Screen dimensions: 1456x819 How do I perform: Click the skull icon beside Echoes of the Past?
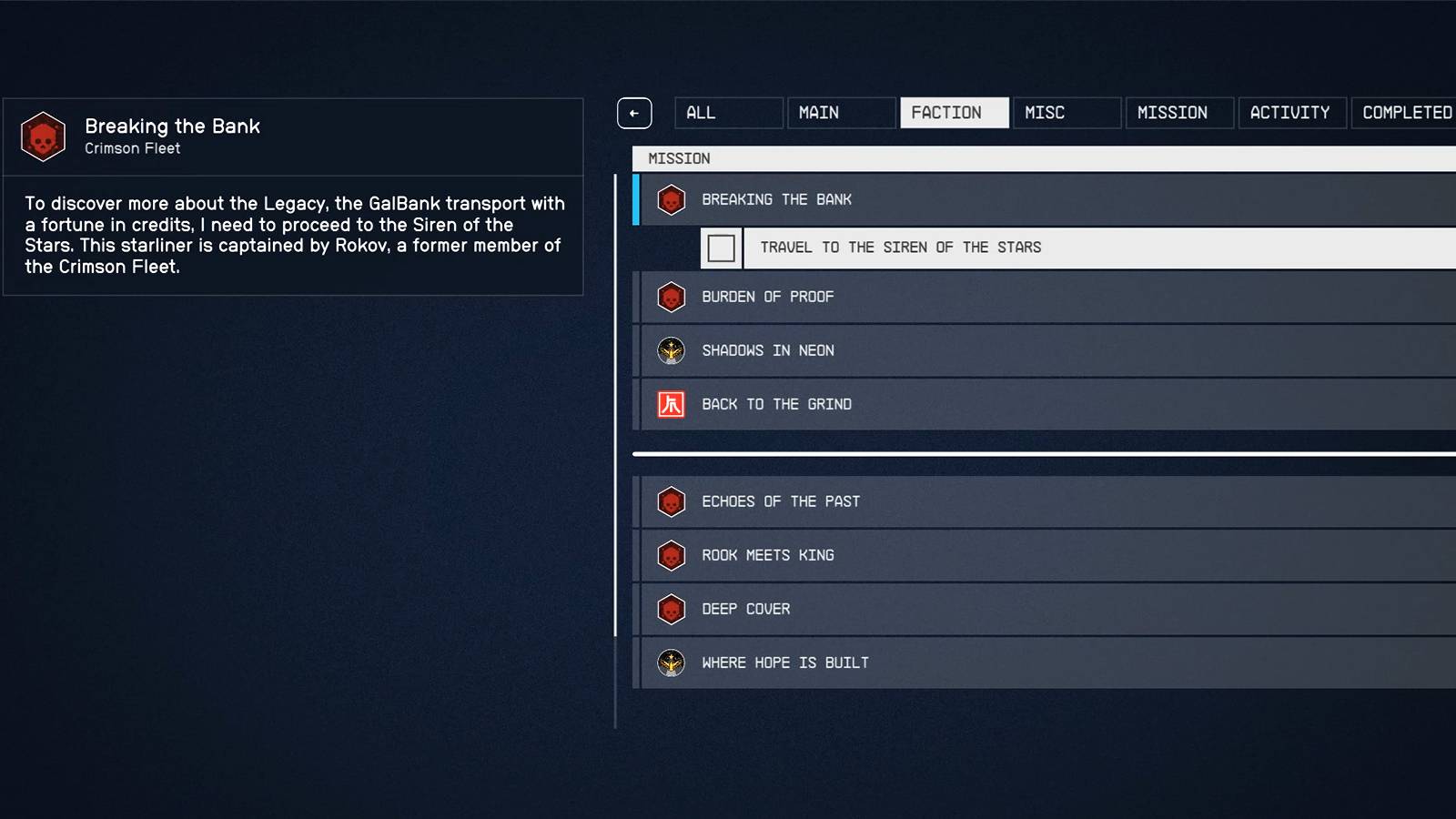click(x=671, y=501)
